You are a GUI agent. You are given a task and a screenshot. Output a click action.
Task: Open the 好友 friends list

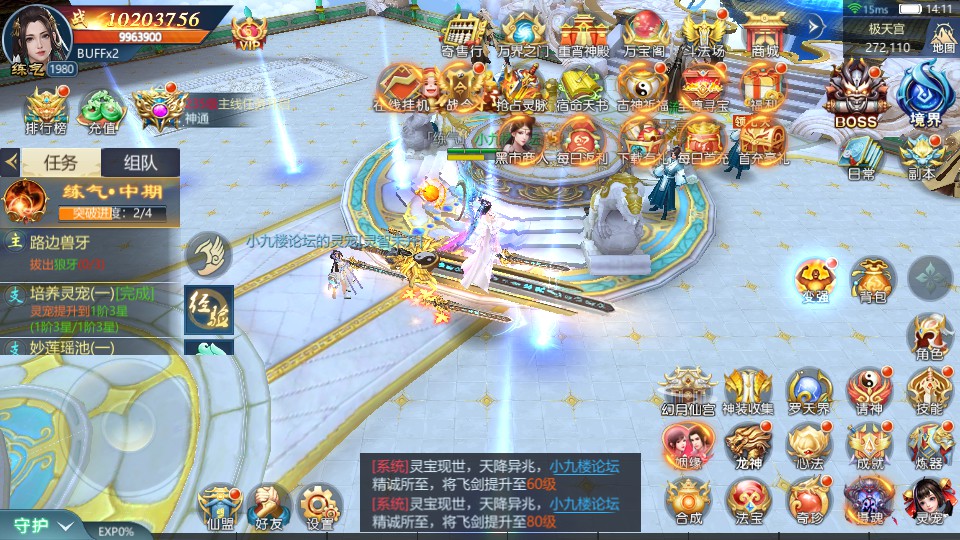[x=268, y=507]
